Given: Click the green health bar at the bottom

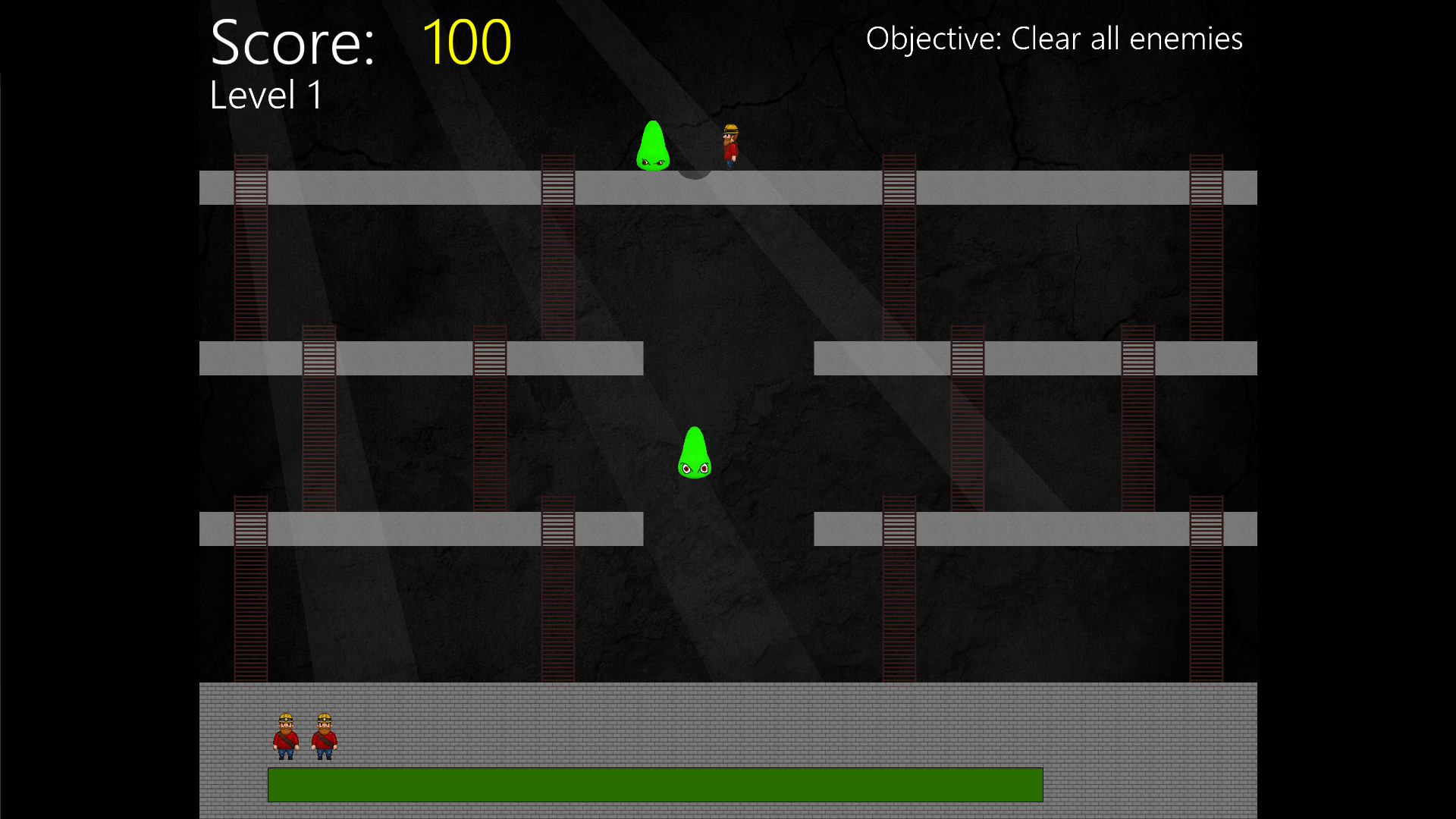Looking at the screenshot, I should pos(655,786).
